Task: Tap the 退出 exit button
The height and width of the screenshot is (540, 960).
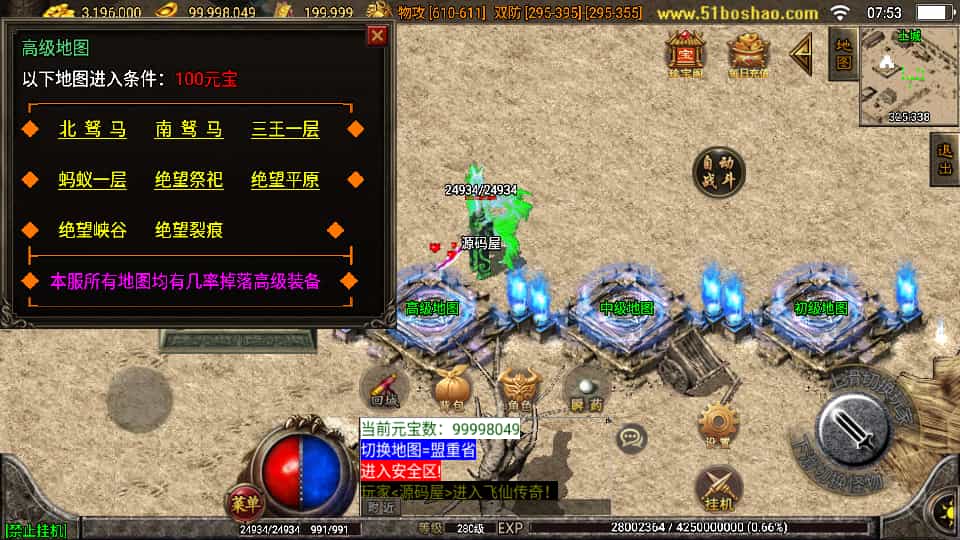Action: 944,160
